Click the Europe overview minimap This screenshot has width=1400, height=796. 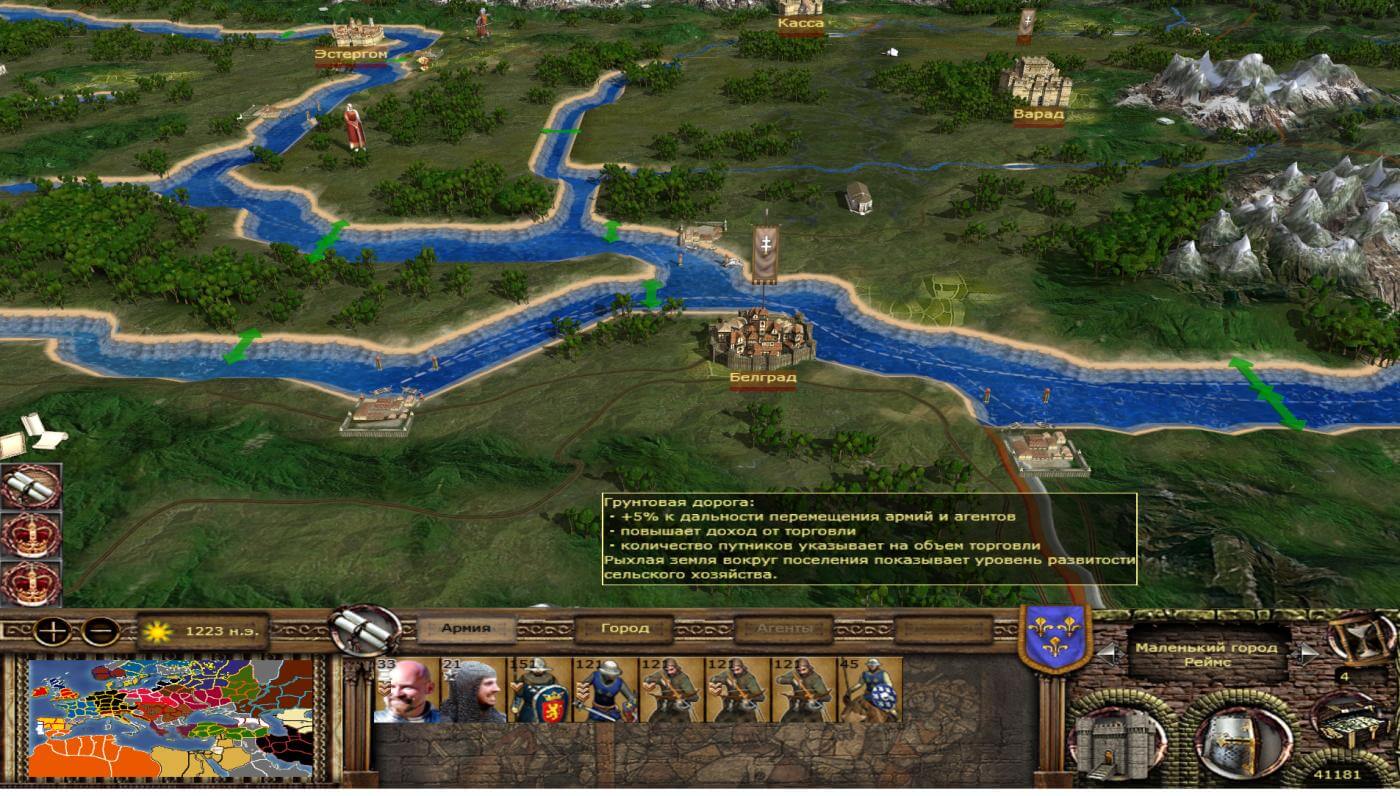click(x=171, y=717)
